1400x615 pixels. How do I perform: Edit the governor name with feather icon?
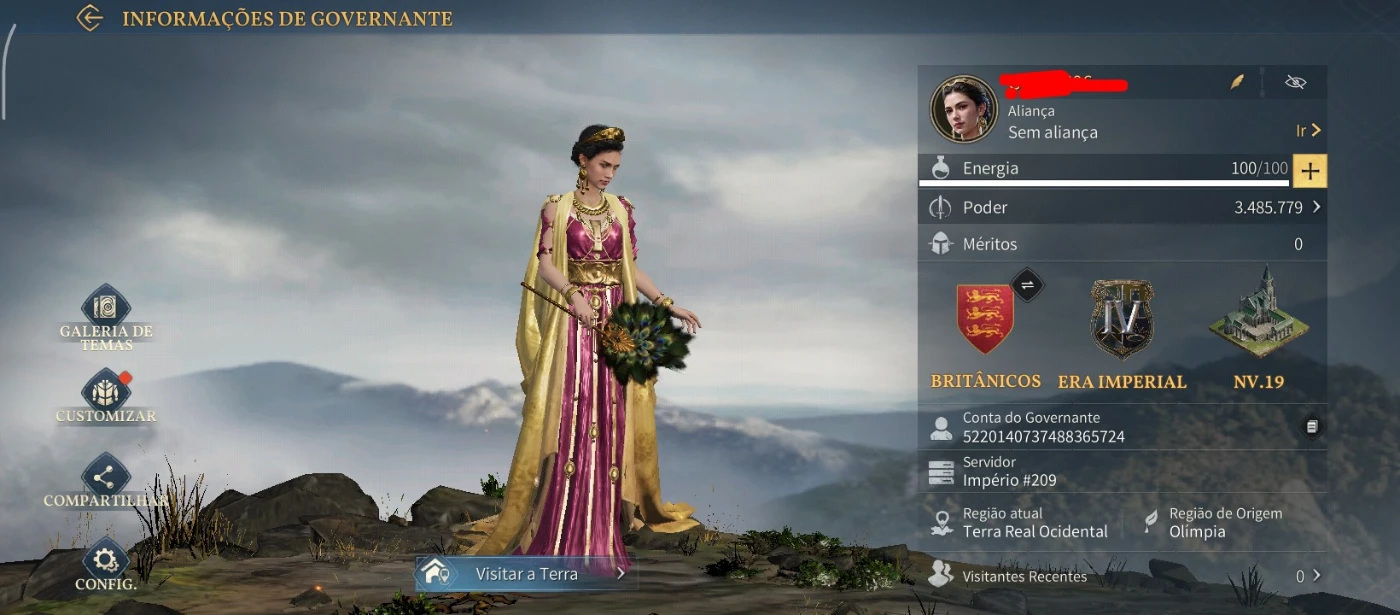click(1238, 82)
